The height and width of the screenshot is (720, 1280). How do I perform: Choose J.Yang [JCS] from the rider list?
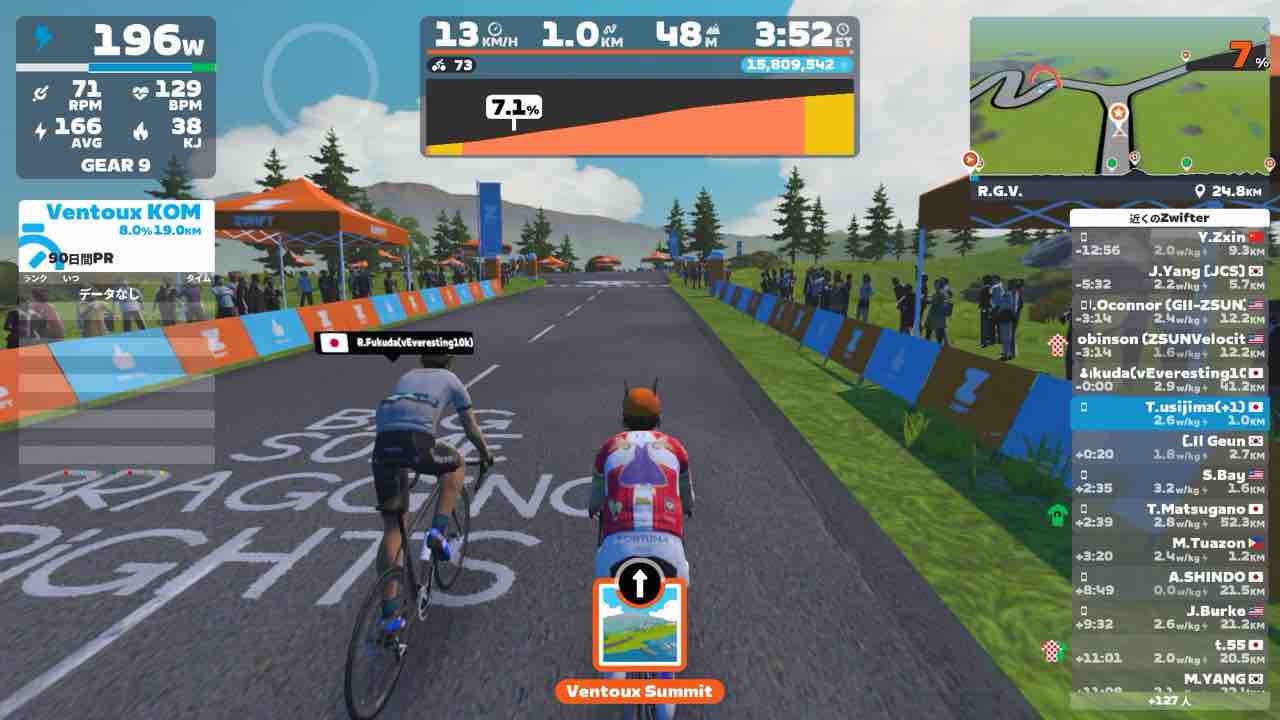[1169, 278]
